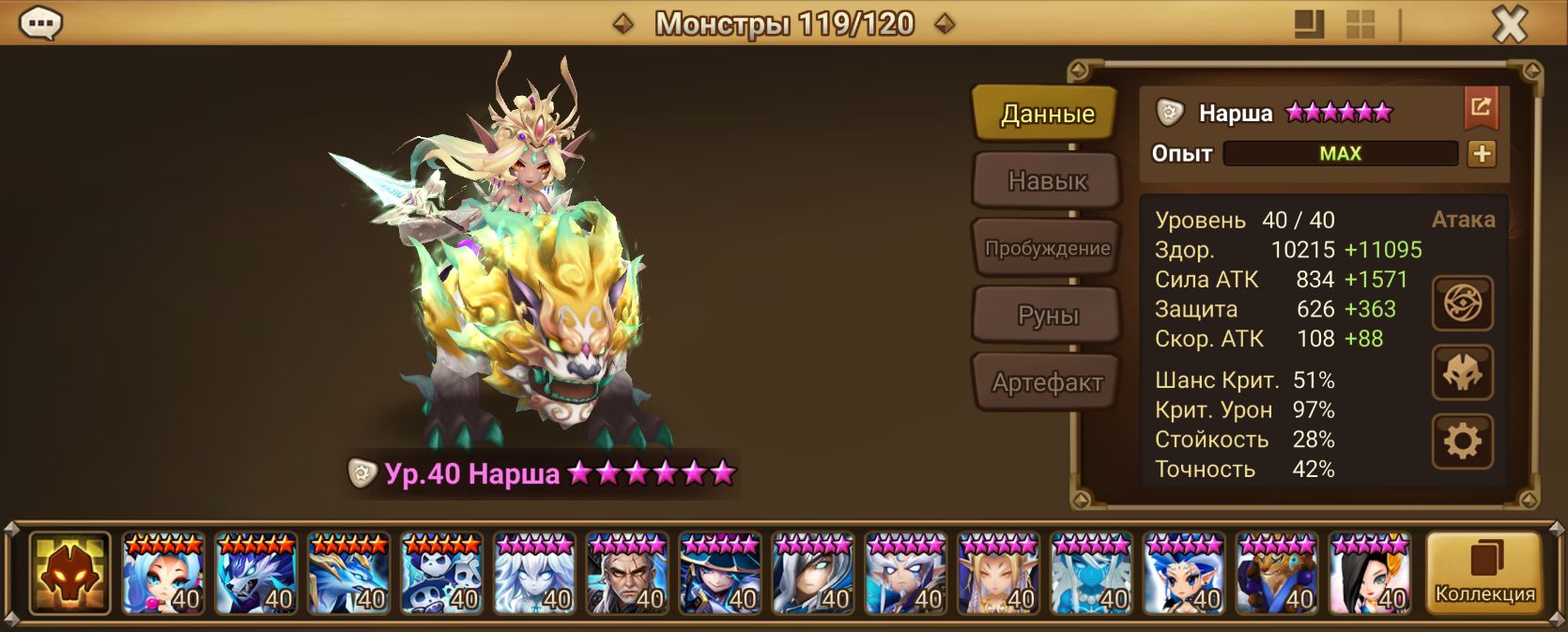1568x632 pixels.
Task: Open the Артефакт tab
Action: click(x=1046, y=382)
